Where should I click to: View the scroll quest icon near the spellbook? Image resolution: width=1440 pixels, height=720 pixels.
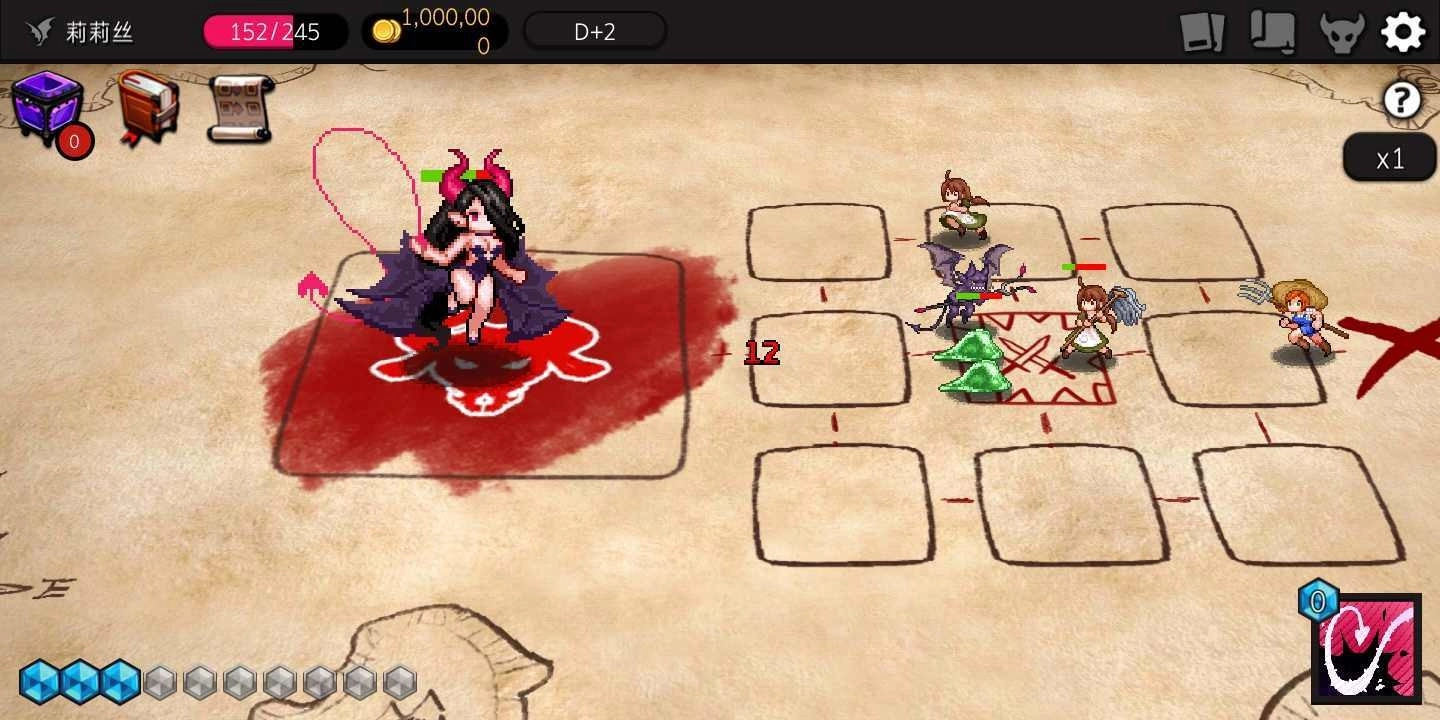pyautogui.click(x=240, y=105)
